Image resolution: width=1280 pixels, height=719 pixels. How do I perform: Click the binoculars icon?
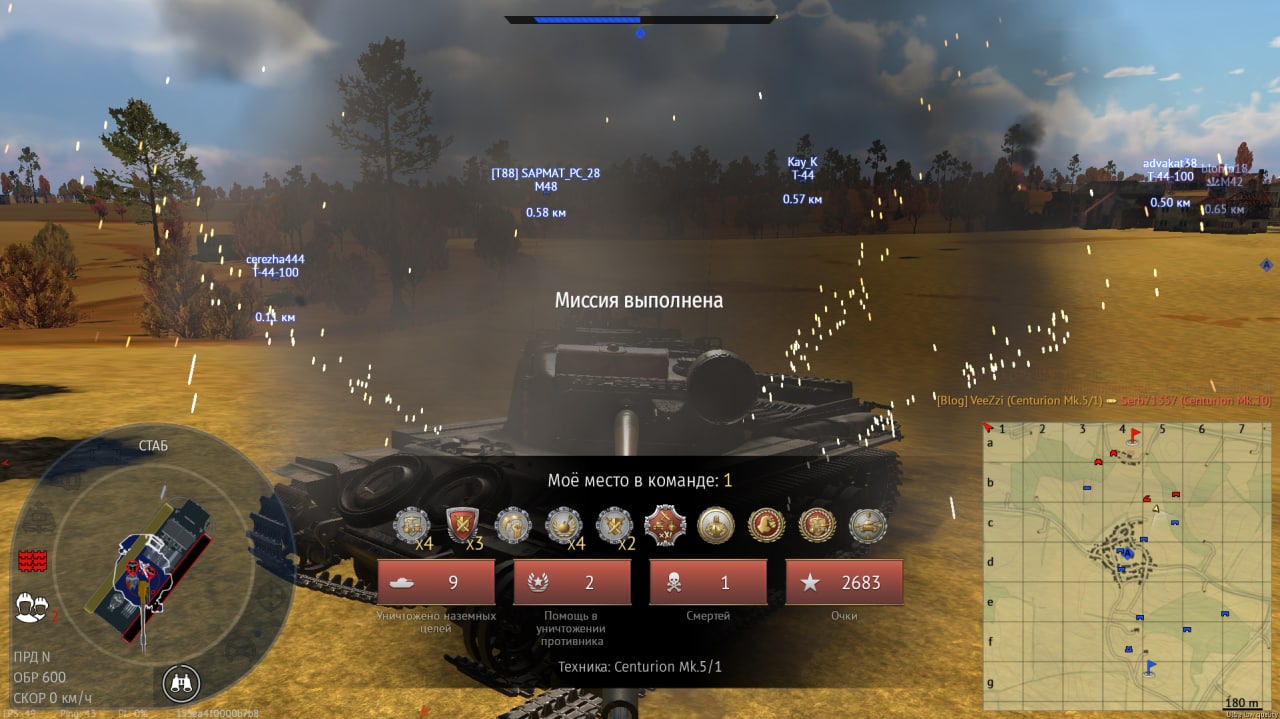181,683
